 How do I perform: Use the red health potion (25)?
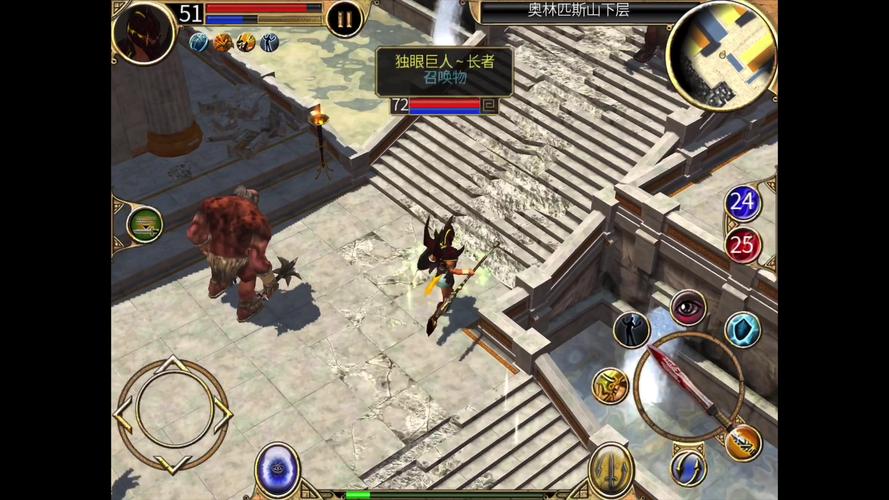(742, 244)
